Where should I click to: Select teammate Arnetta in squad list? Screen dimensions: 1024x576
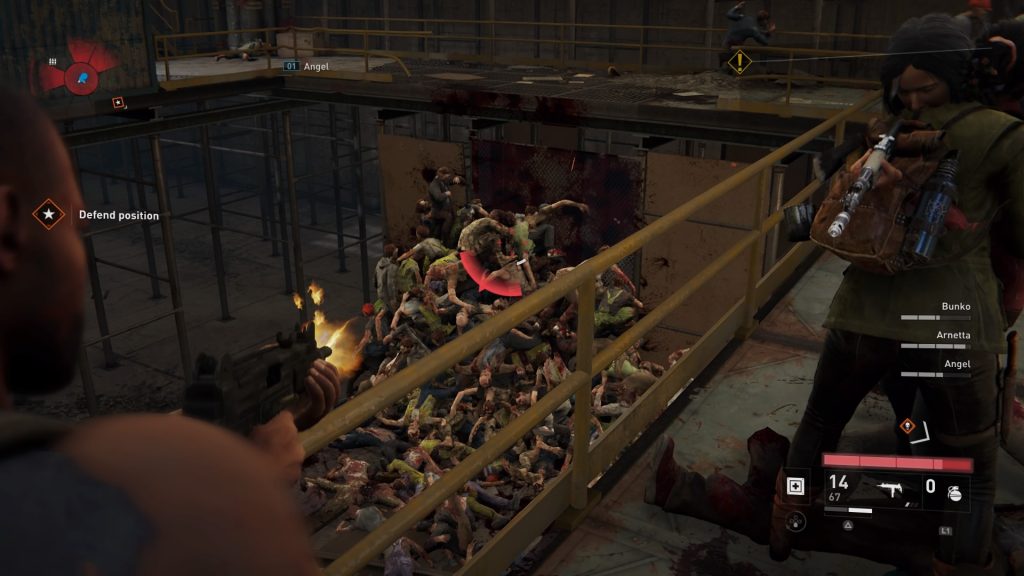tap(952, 336)
